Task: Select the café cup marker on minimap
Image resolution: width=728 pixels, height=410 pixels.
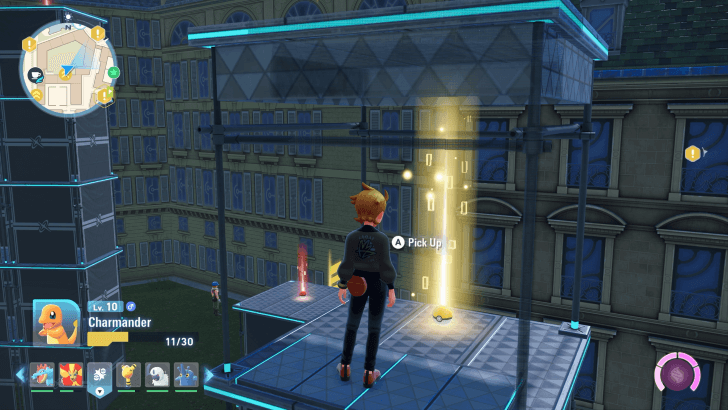Action: point(37,75)
